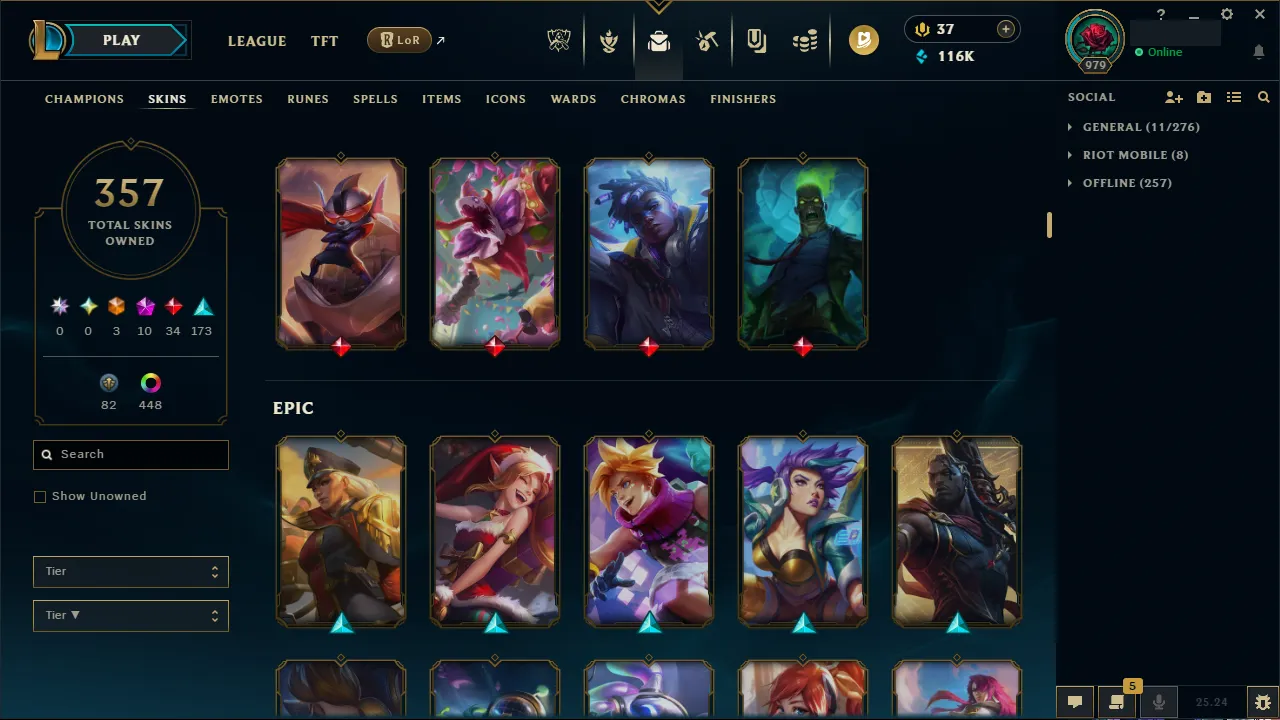Toggle the microphone mute icon in bottom bar
1280x720 pixels.
click(1158, 701)
